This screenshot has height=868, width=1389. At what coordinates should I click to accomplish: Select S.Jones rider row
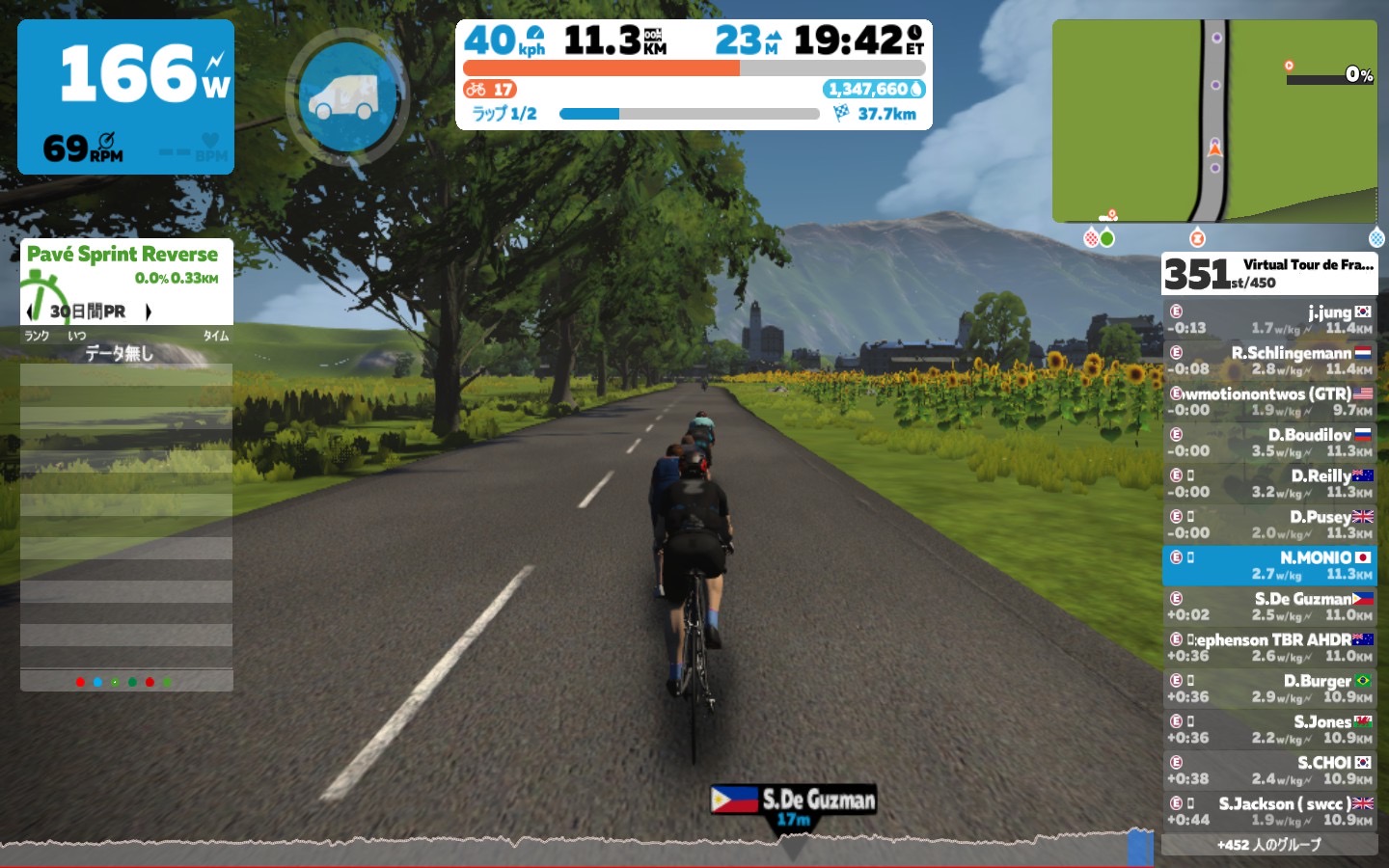(x=1268, y=729)
